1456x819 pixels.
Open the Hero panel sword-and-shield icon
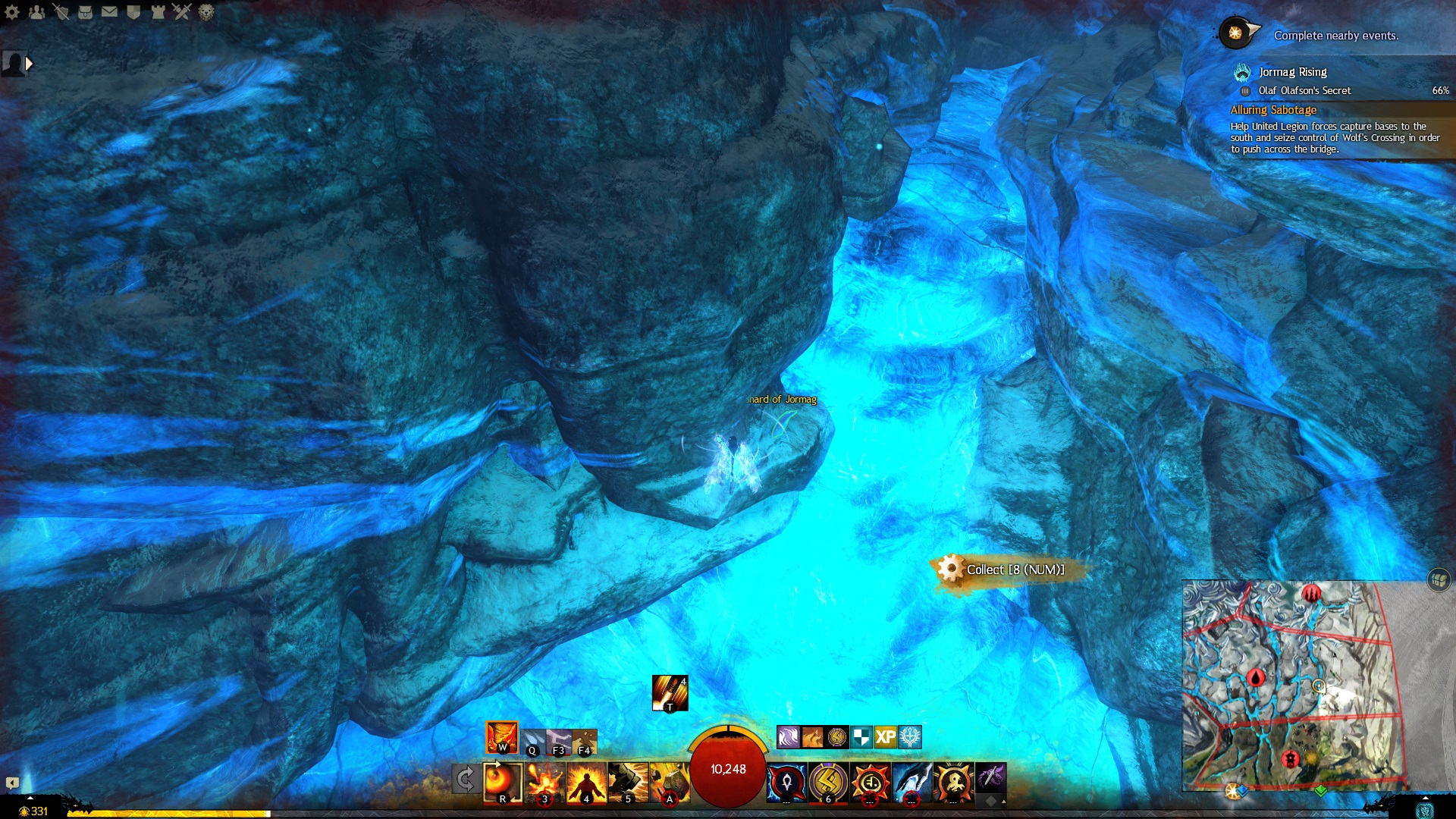coord(61,11)
